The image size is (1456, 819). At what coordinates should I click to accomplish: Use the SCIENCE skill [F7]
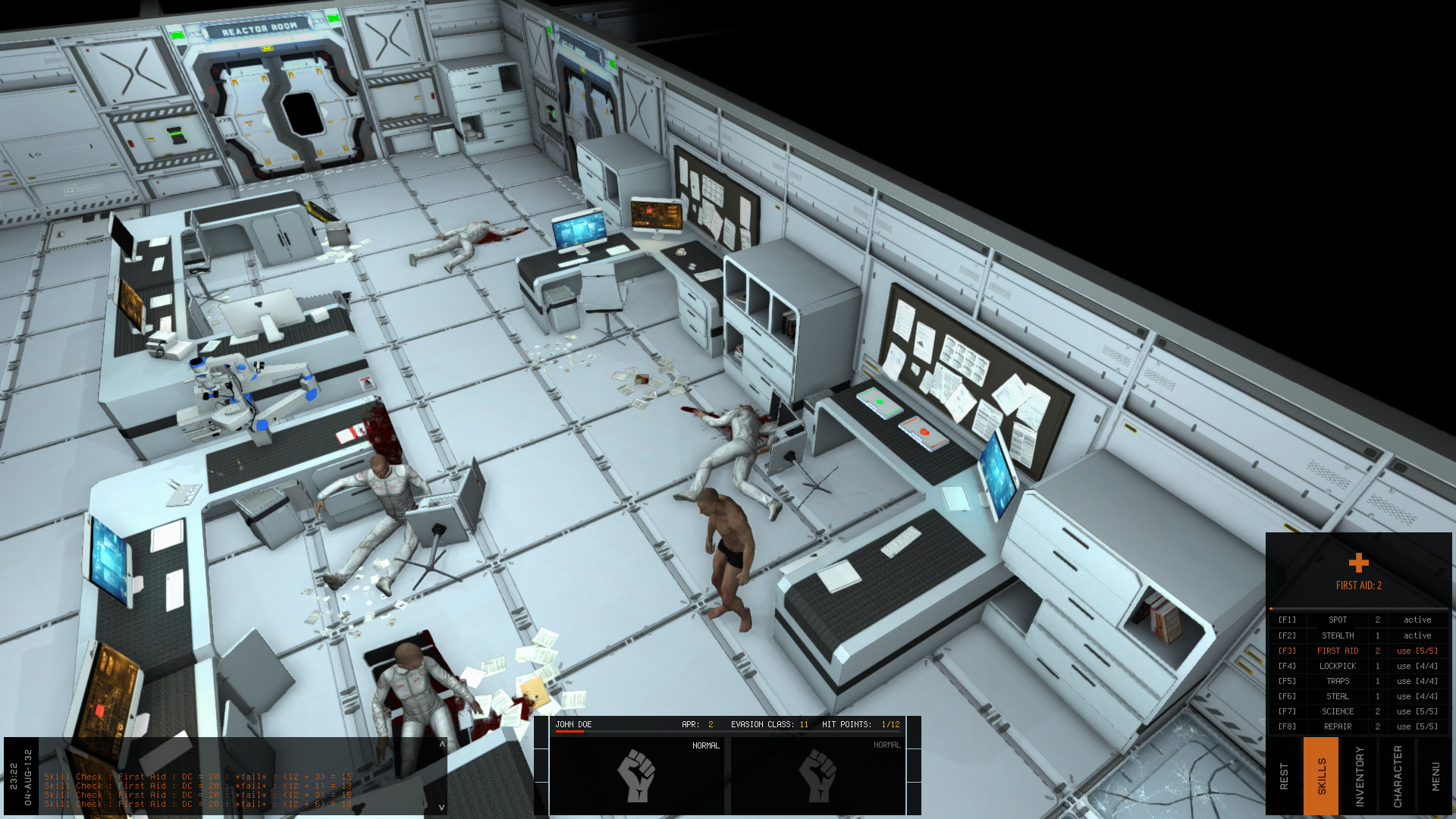[1417, 711]
